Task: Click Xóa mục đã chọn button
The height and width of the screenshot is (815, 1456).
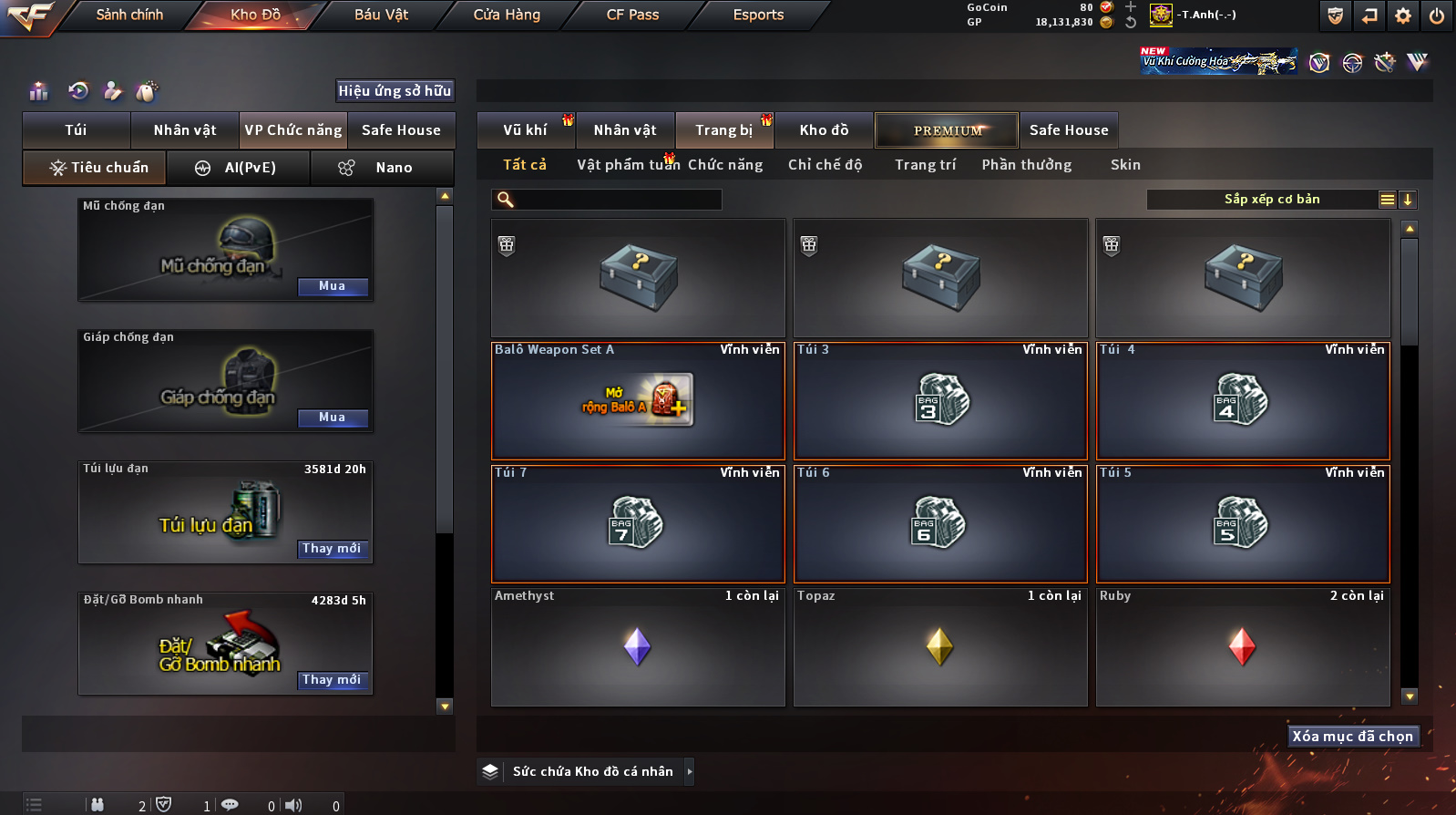Action: pyautogui.click(x=1353, y=737)
